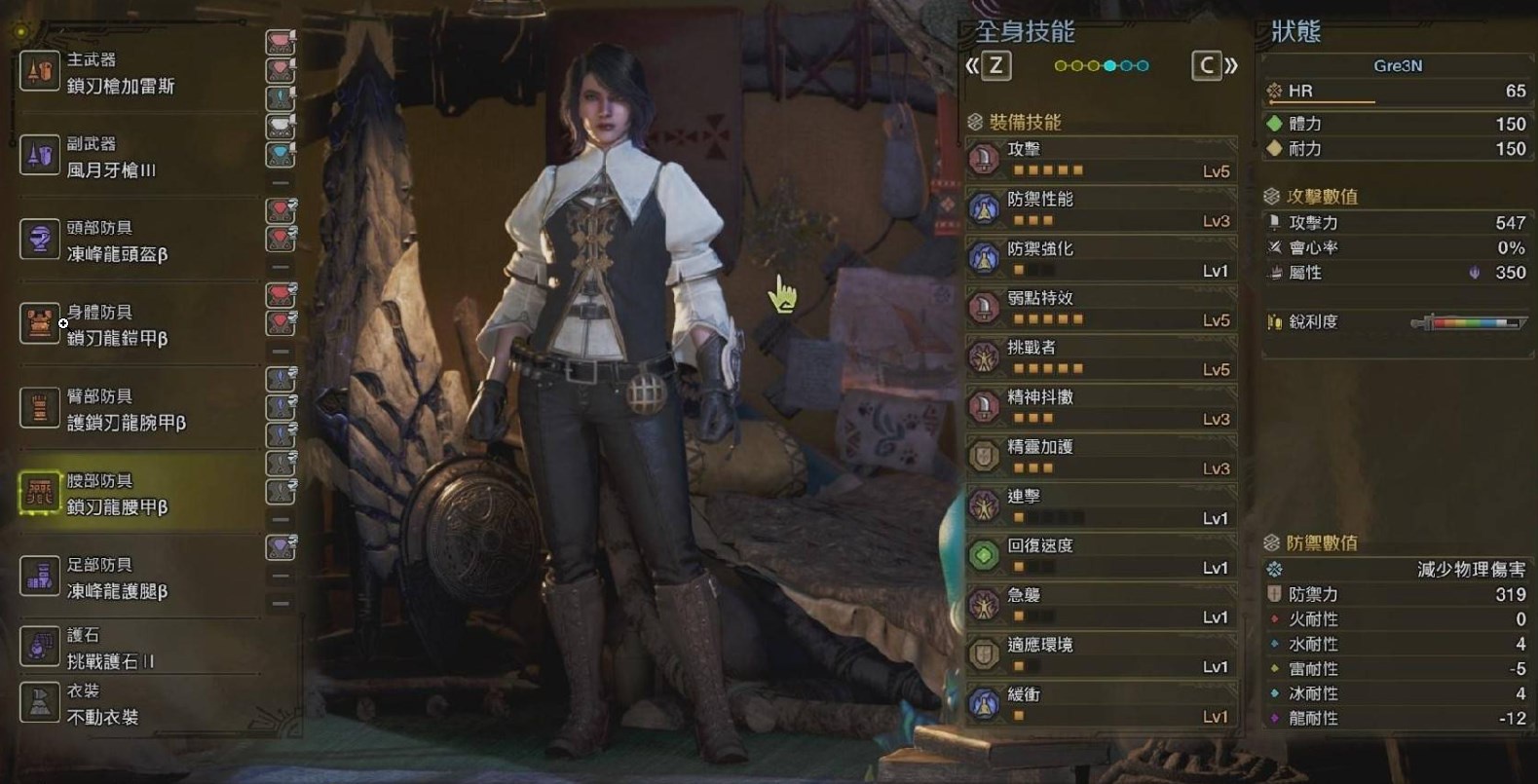Show the 攻擊 Lv5 skill entry
Screen dimensions: 1538x784
point(1101,160)
